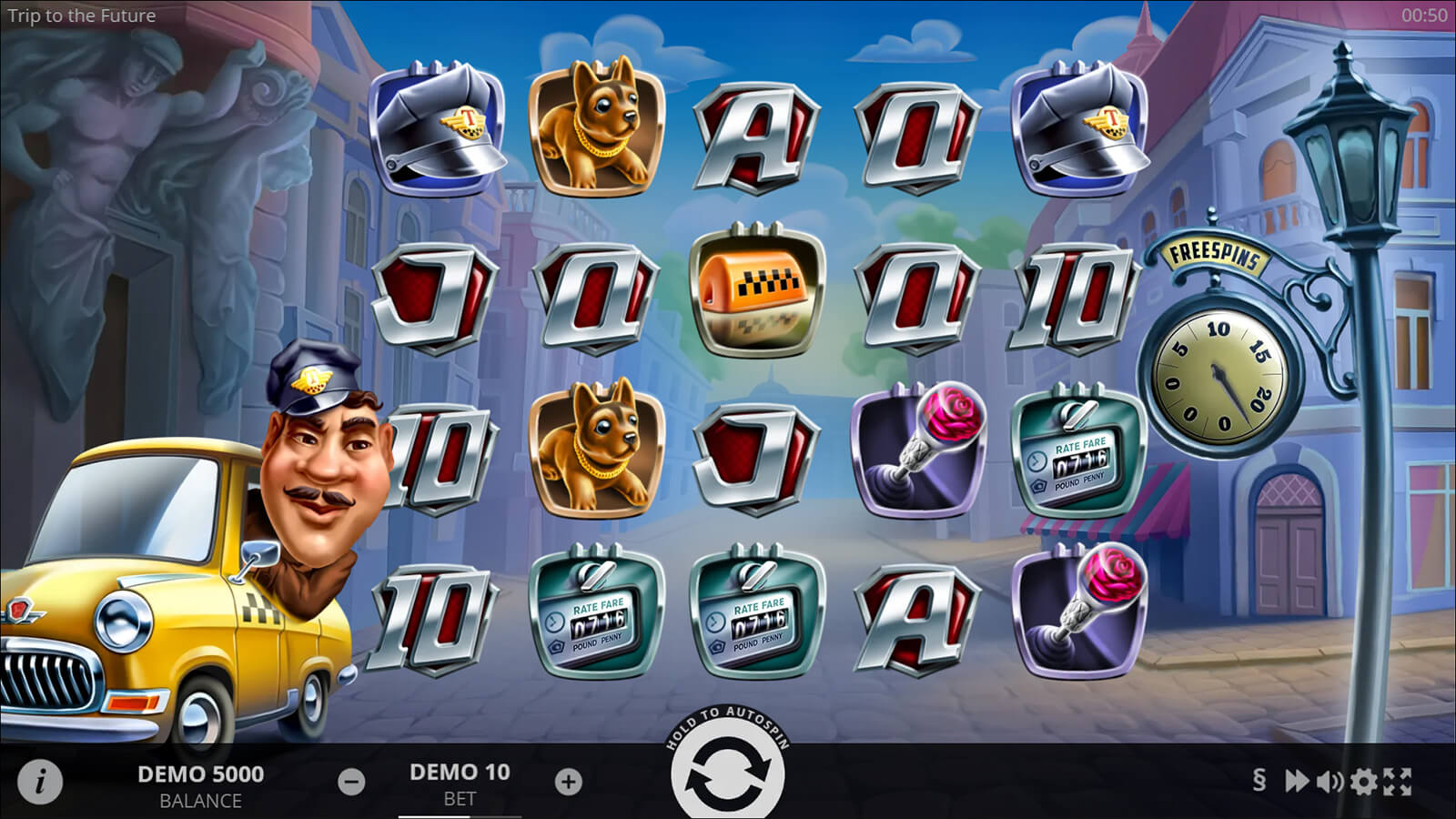Screen dimensions: 1456x819
Task: Enter fullscreen with the expand arrows icon
Action: point(1397,781)
